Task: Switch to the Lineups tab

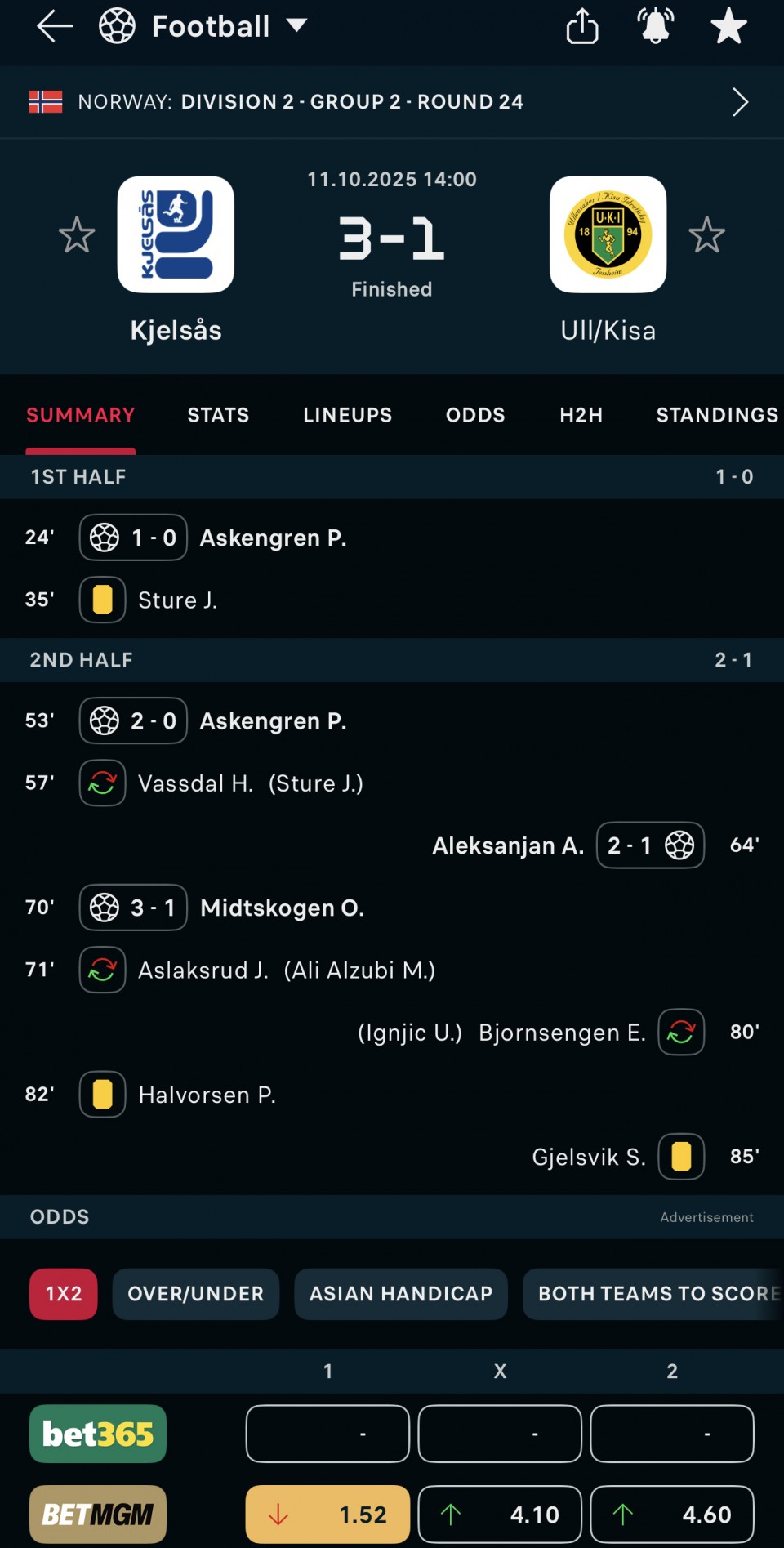Action: point(347,415)
